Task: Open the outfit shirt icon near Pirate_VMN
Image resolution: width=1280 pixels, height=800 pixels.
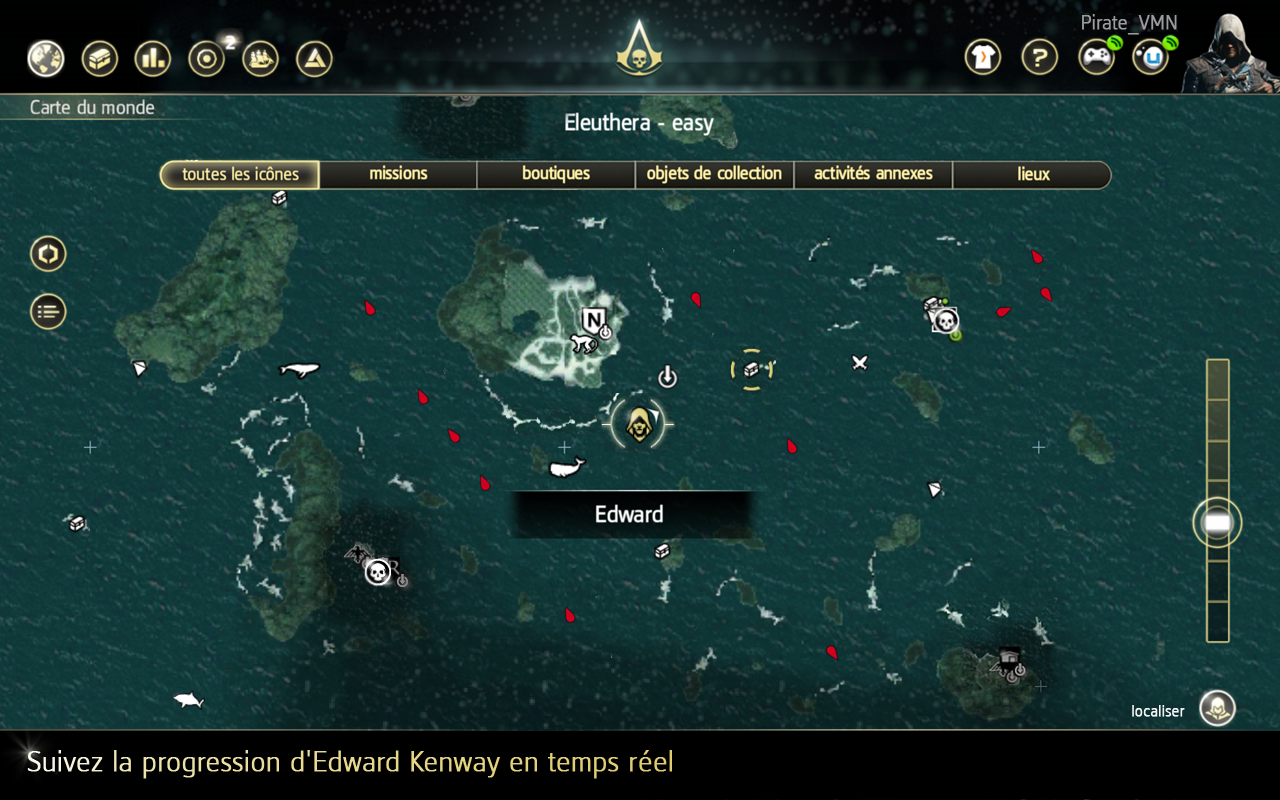Action: click(981, 57)
